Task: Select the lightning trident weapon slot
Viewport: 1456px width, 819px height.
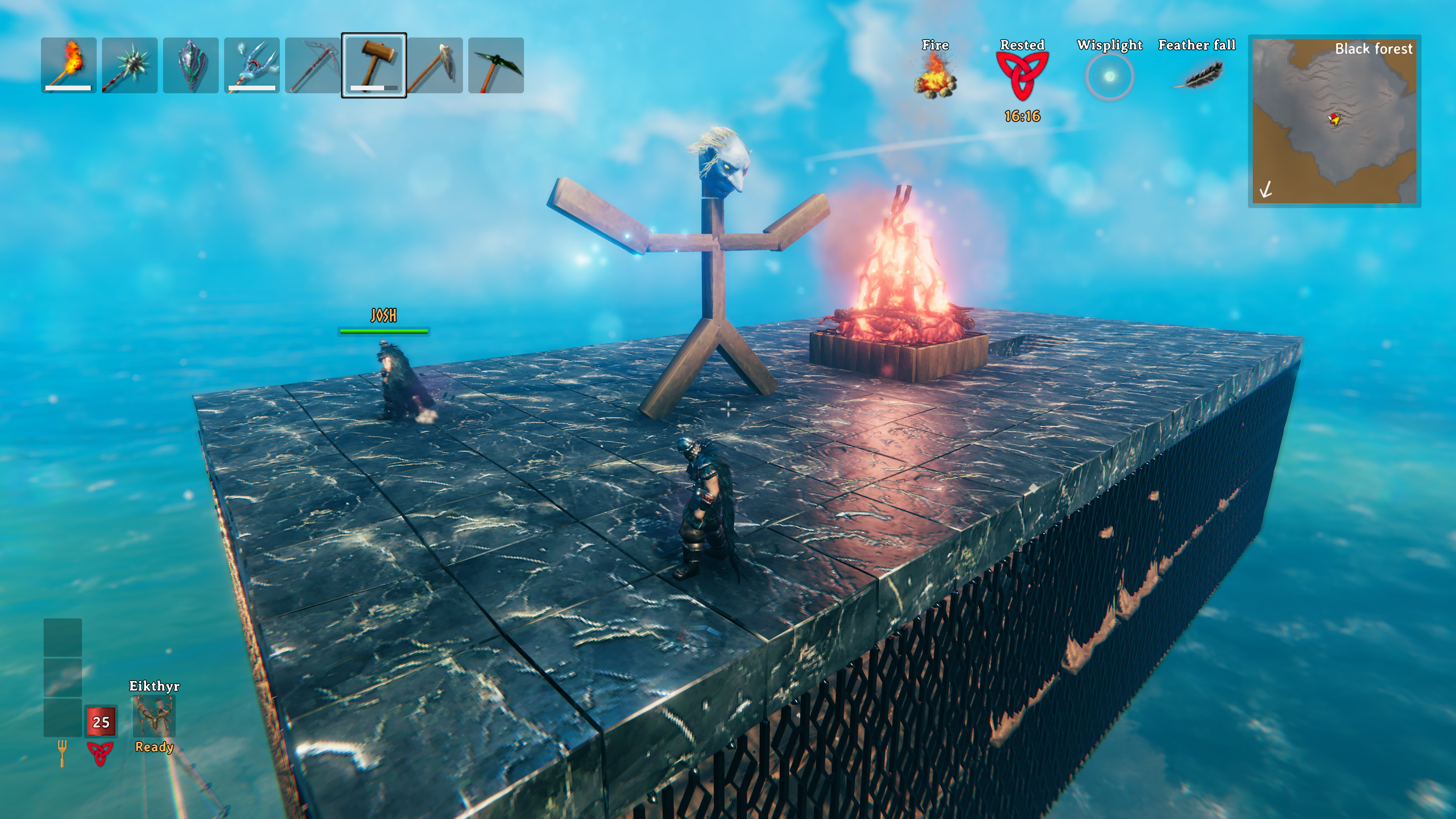Action: [251, 65]
